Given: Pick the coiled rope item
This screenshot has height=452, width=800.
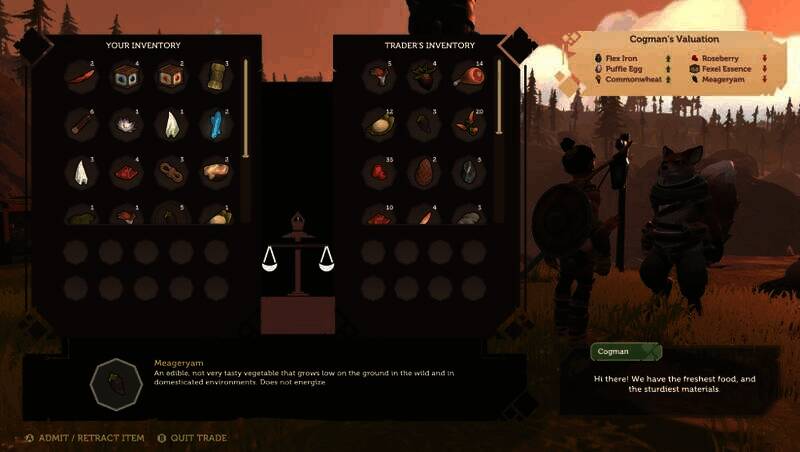Looking at the screenshot, I should pos(170,172).
